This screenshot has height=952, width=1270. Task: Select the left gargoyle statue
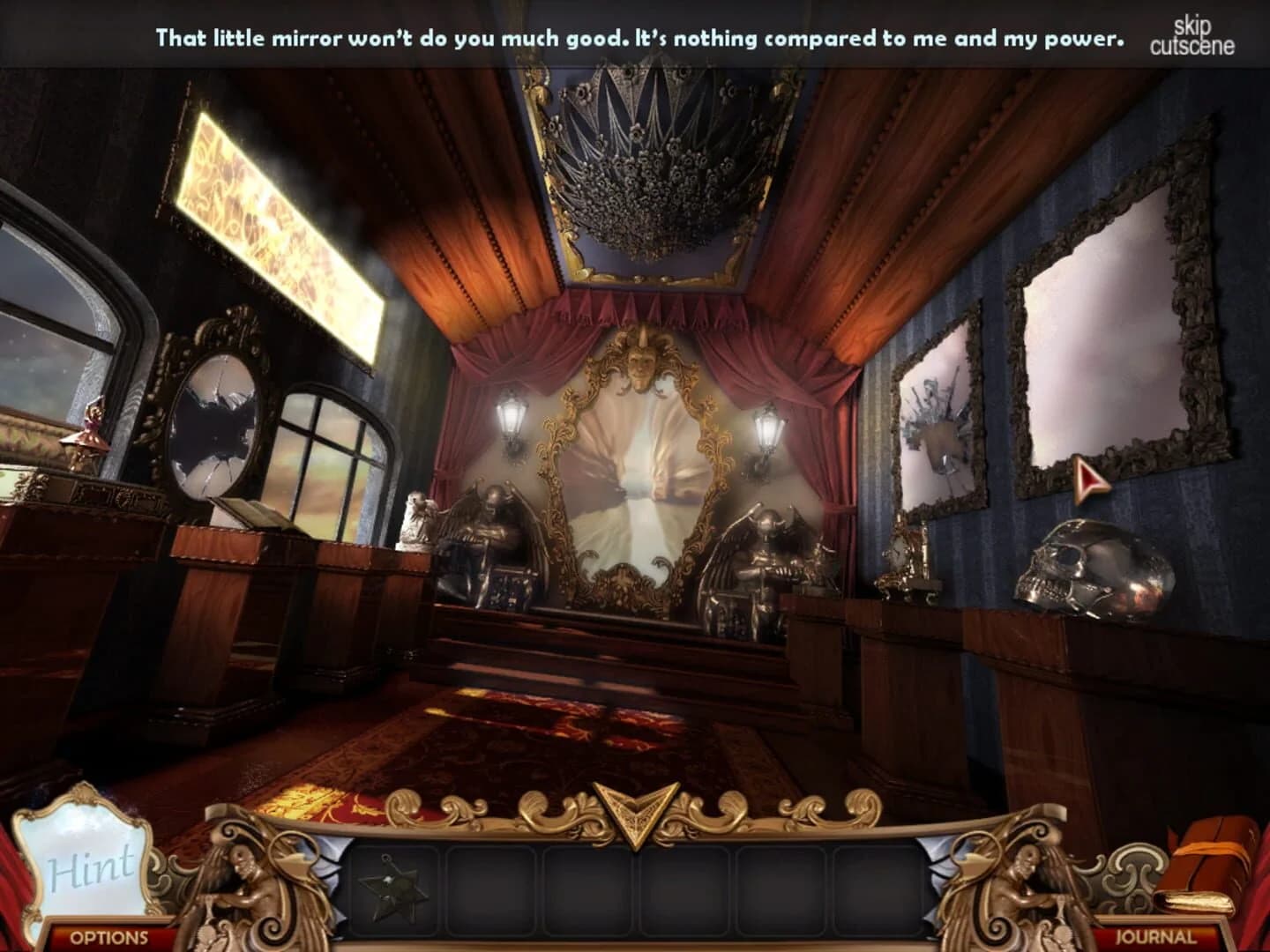point(492,542)
